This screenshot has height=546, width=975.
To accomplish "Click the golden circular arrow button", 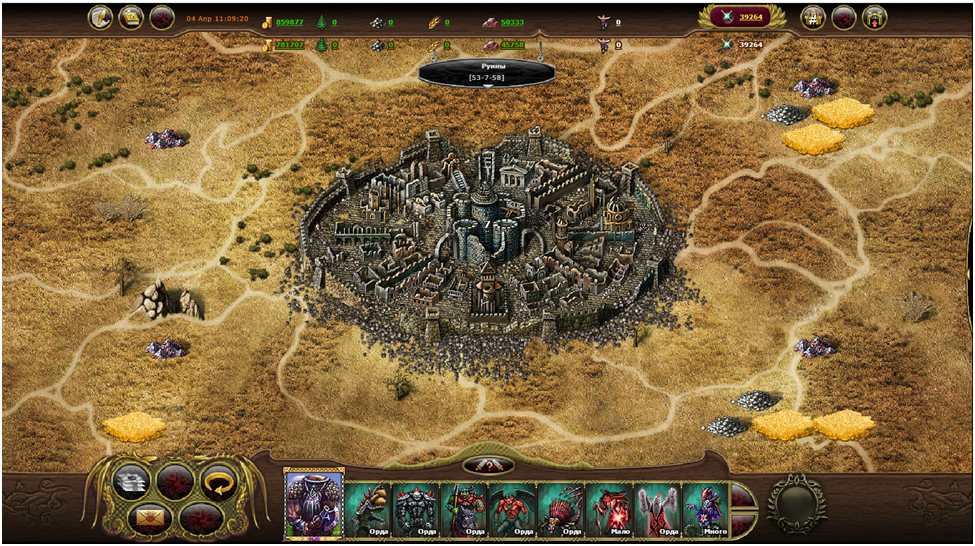I will 217,480.
